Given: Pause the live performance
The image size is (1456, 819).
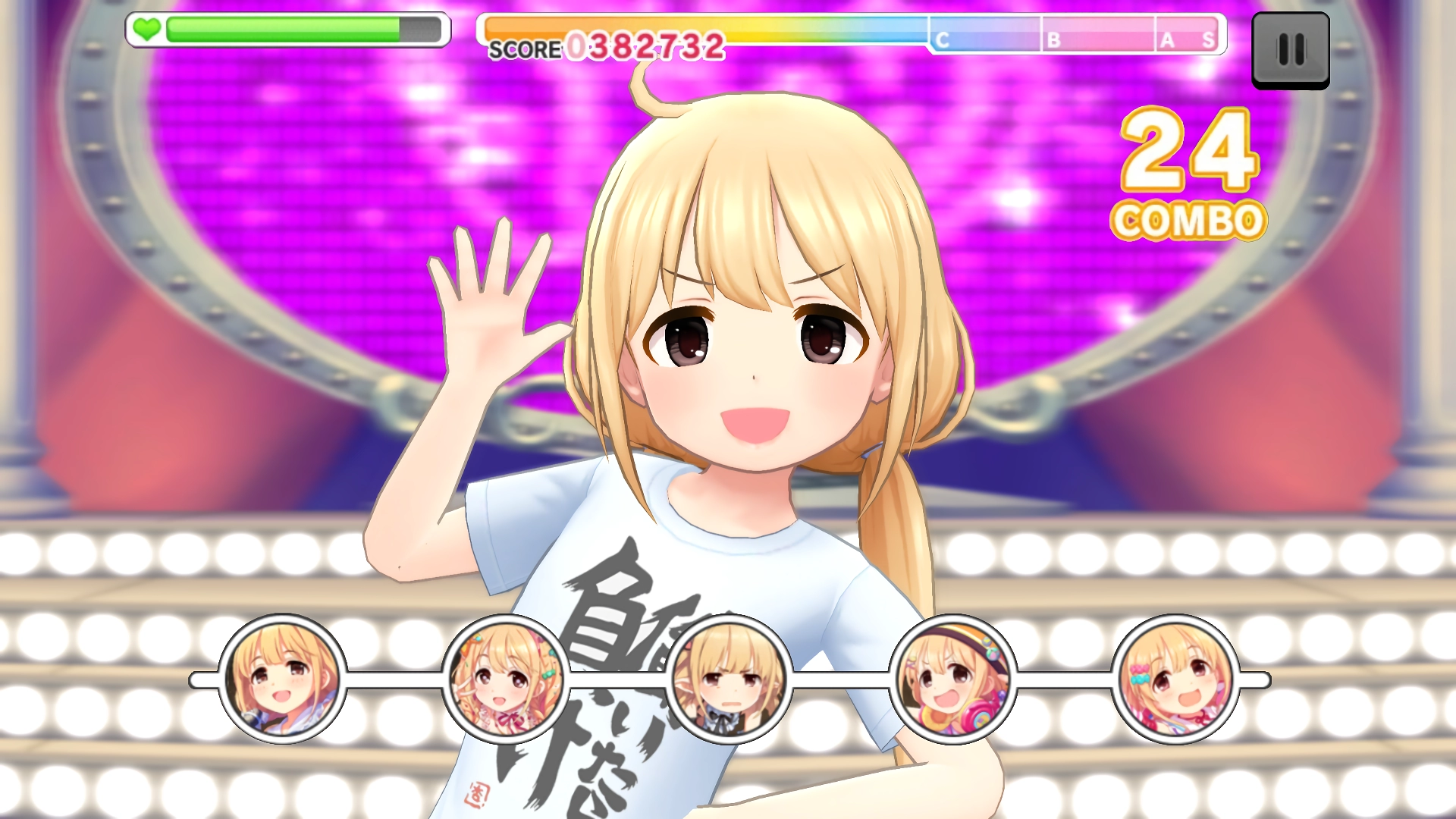Looking at the screenshot, I should pos(1290,50).
